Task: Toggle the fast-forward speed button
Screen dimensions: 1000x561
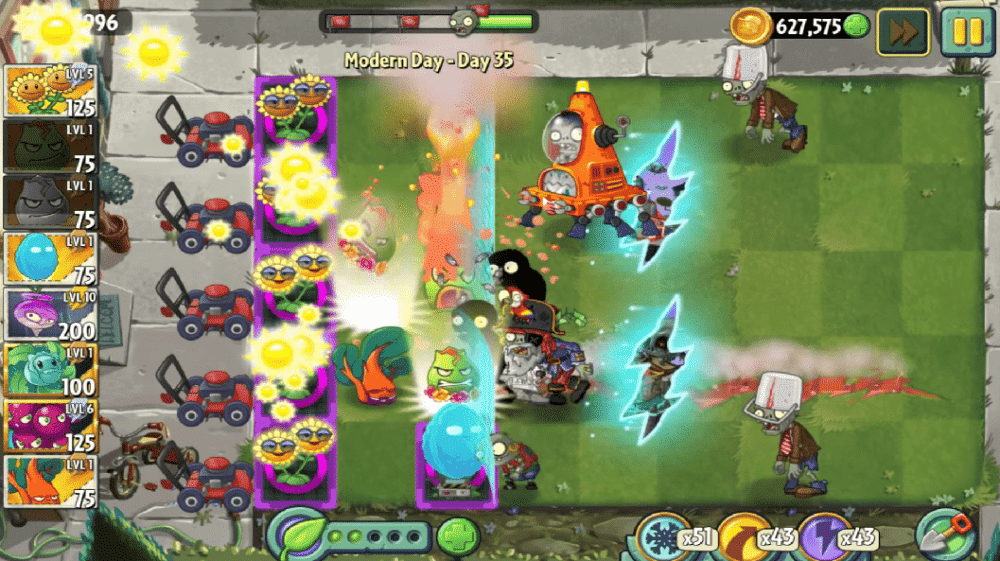Action: pos(902,32)
